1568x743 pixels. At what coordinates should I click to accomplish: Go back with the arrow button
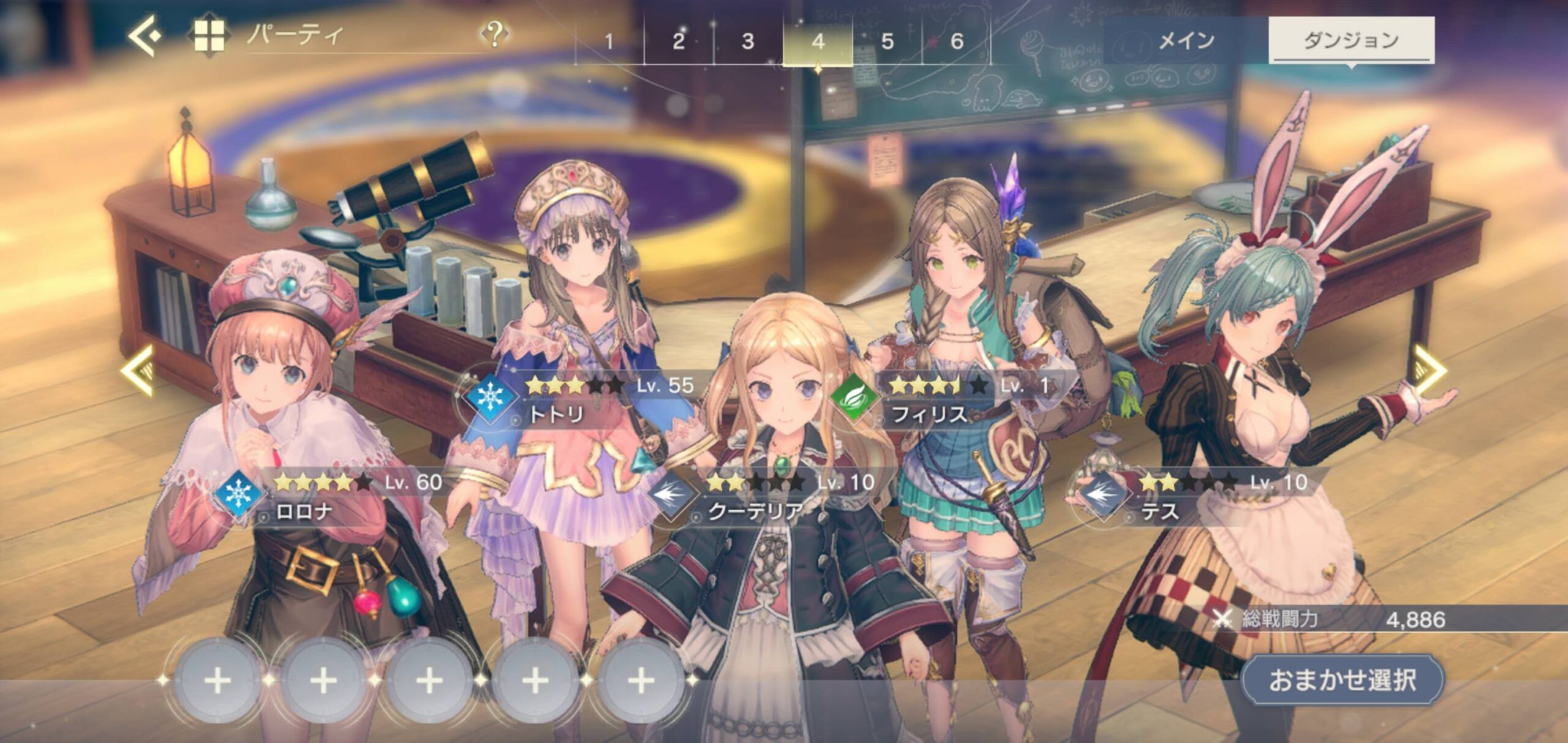pos(145,36)
